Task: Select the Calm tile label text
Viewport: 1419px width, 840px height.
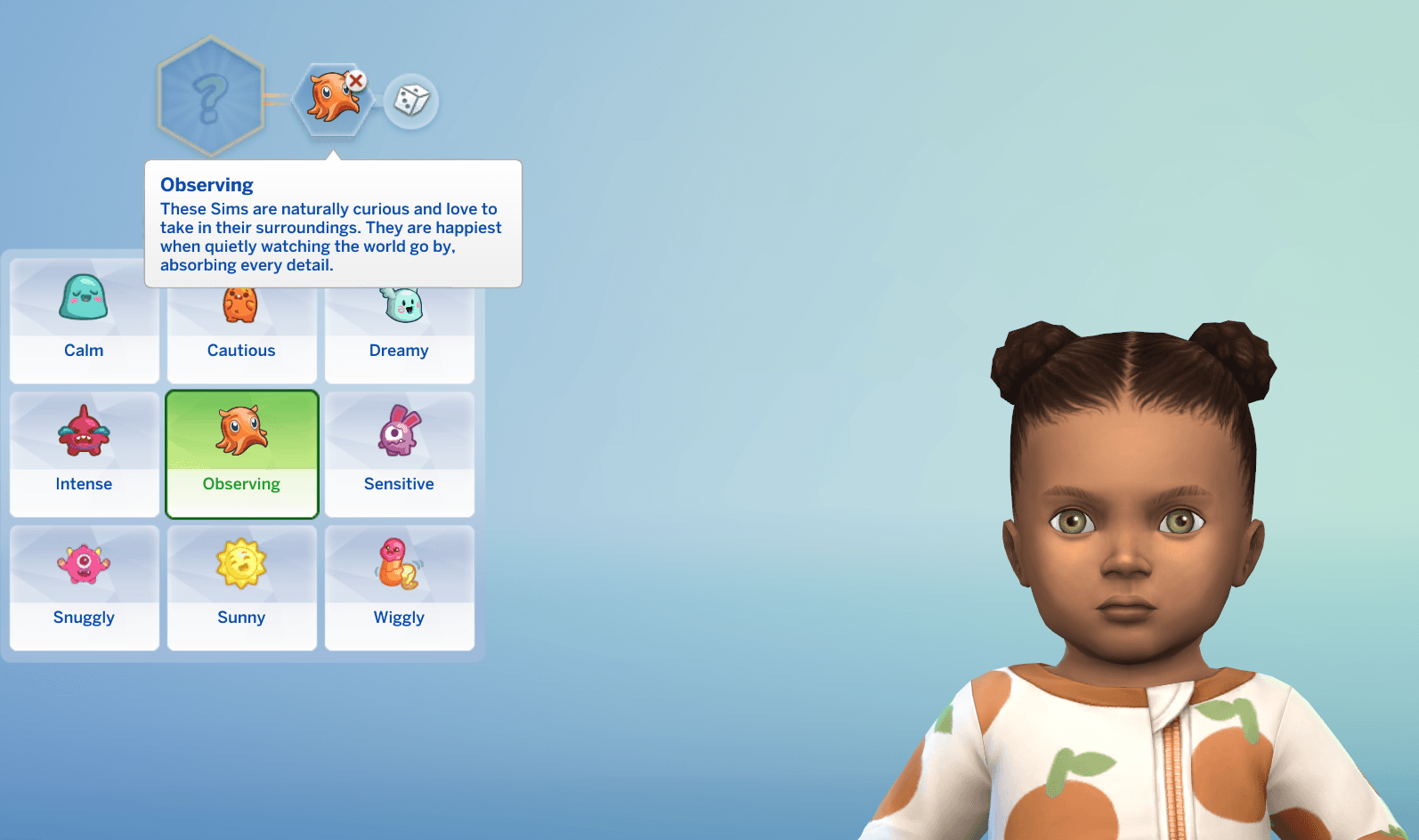Action: 84,350
